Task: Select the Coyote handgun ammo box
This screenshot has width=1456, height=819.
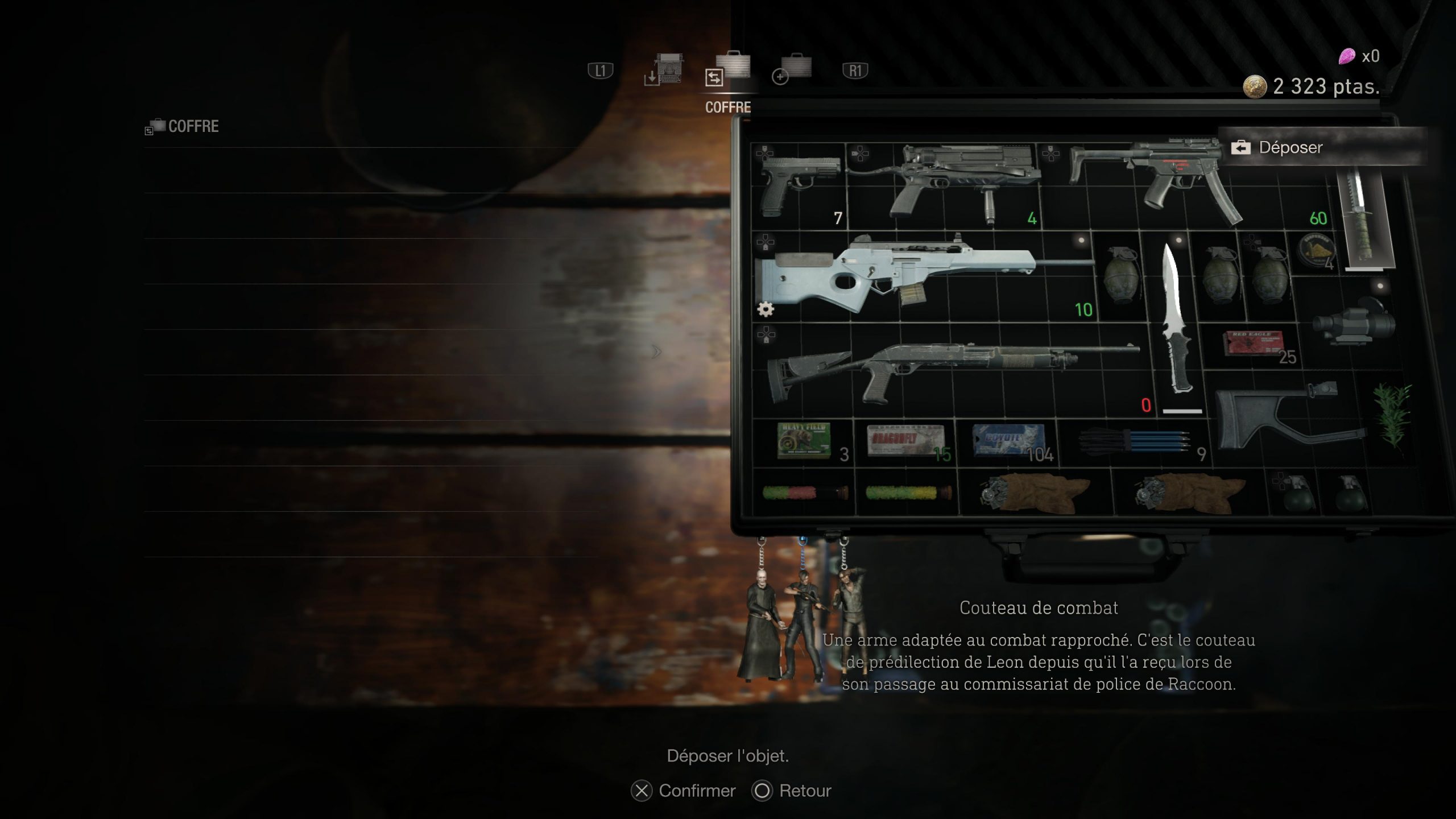Action: (1007, 440)
